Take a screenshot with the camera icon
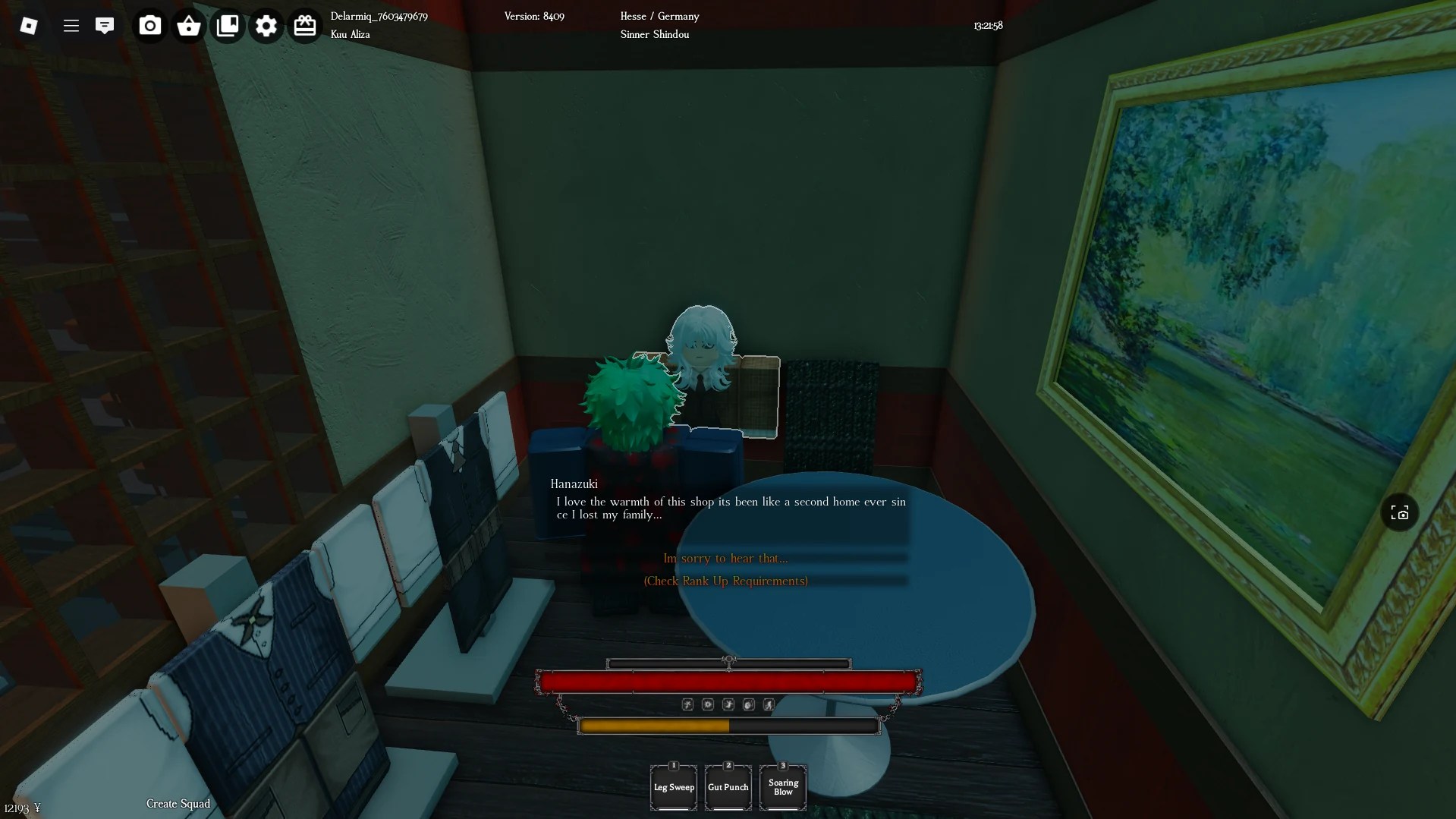The height and width of the screenshot is (819, 1456). 149,25
